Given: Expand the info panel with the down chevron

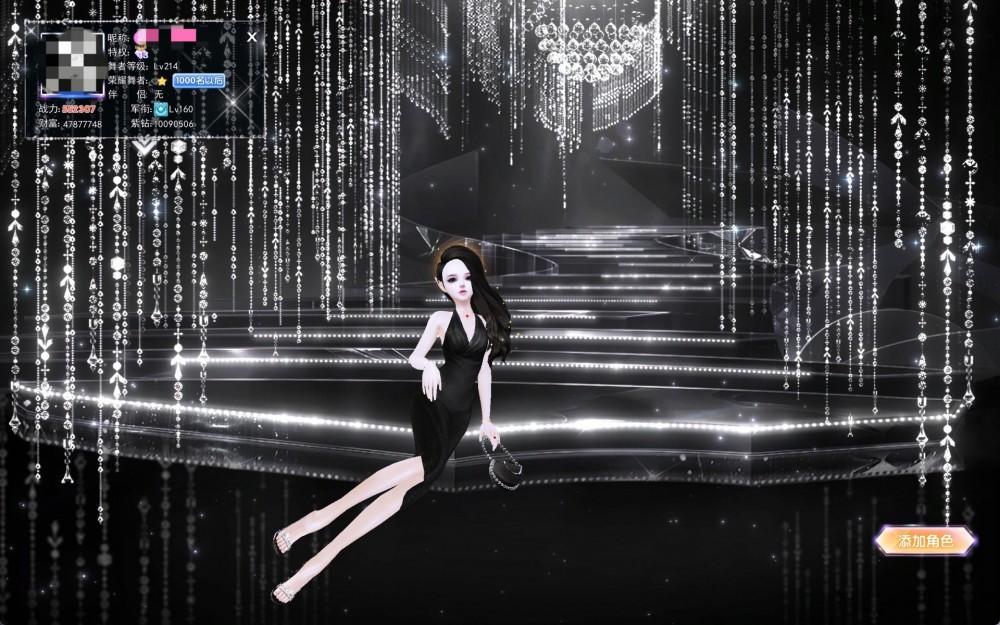Looking at the screenshot, I should click(144, 146).
